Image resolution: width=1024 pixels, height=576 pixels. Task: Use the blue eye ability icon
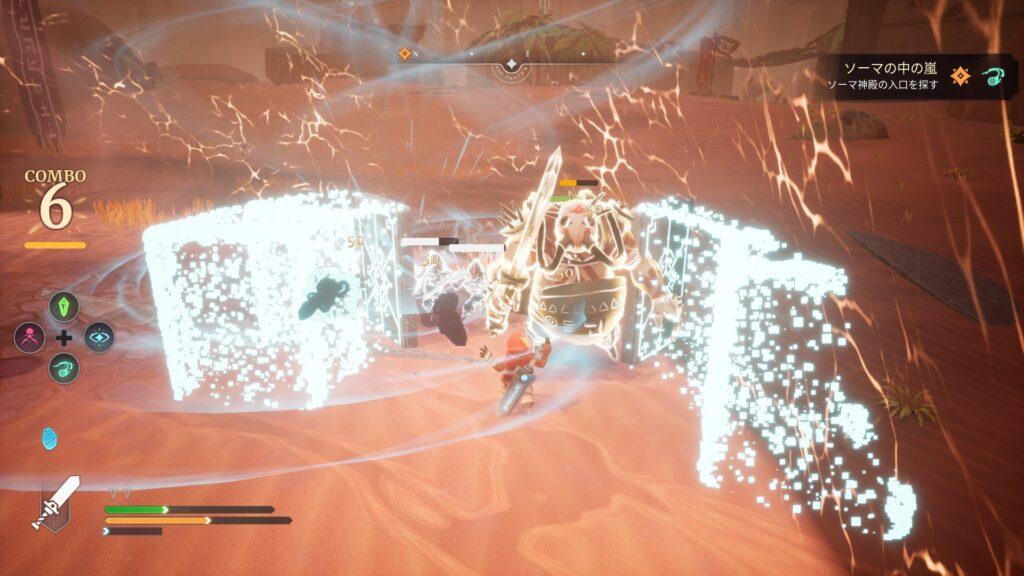tap(98, 337)
